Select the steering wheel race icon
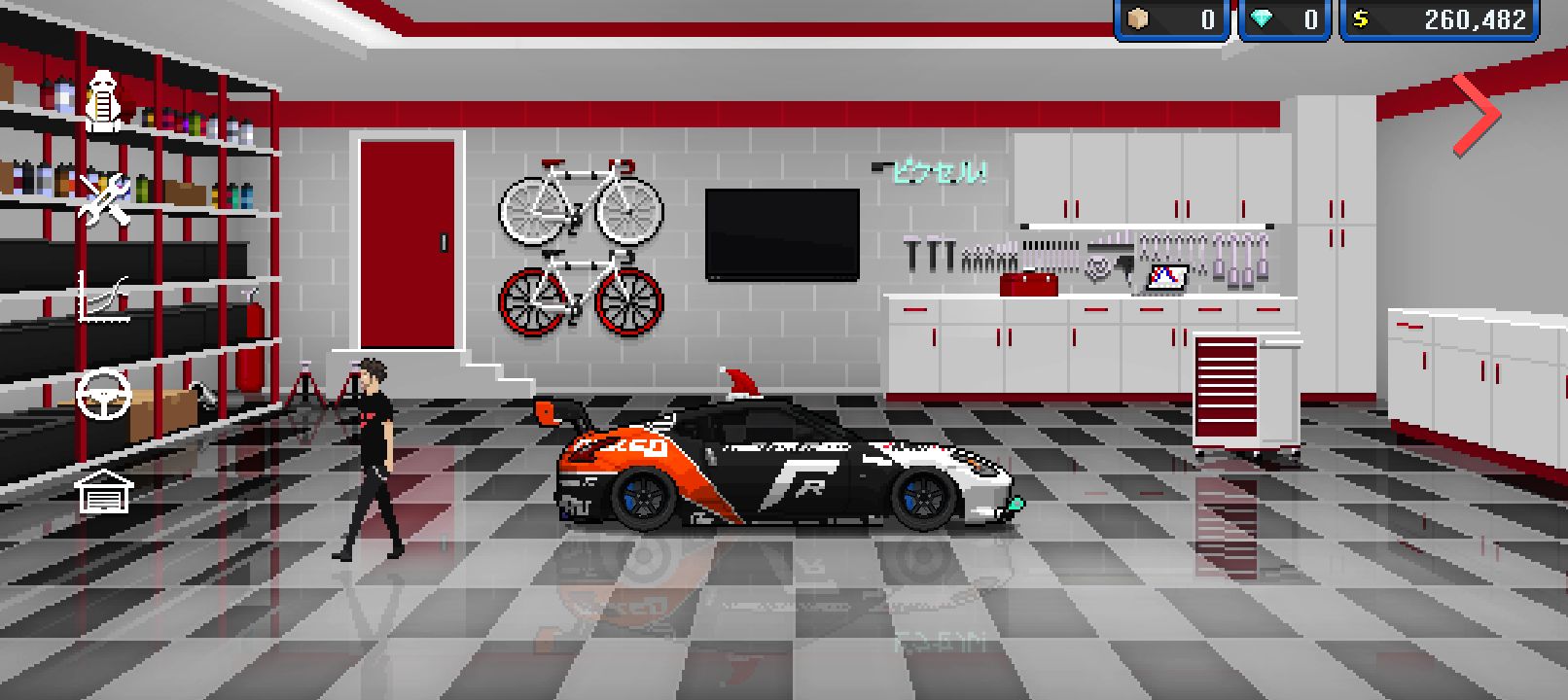 104,394
